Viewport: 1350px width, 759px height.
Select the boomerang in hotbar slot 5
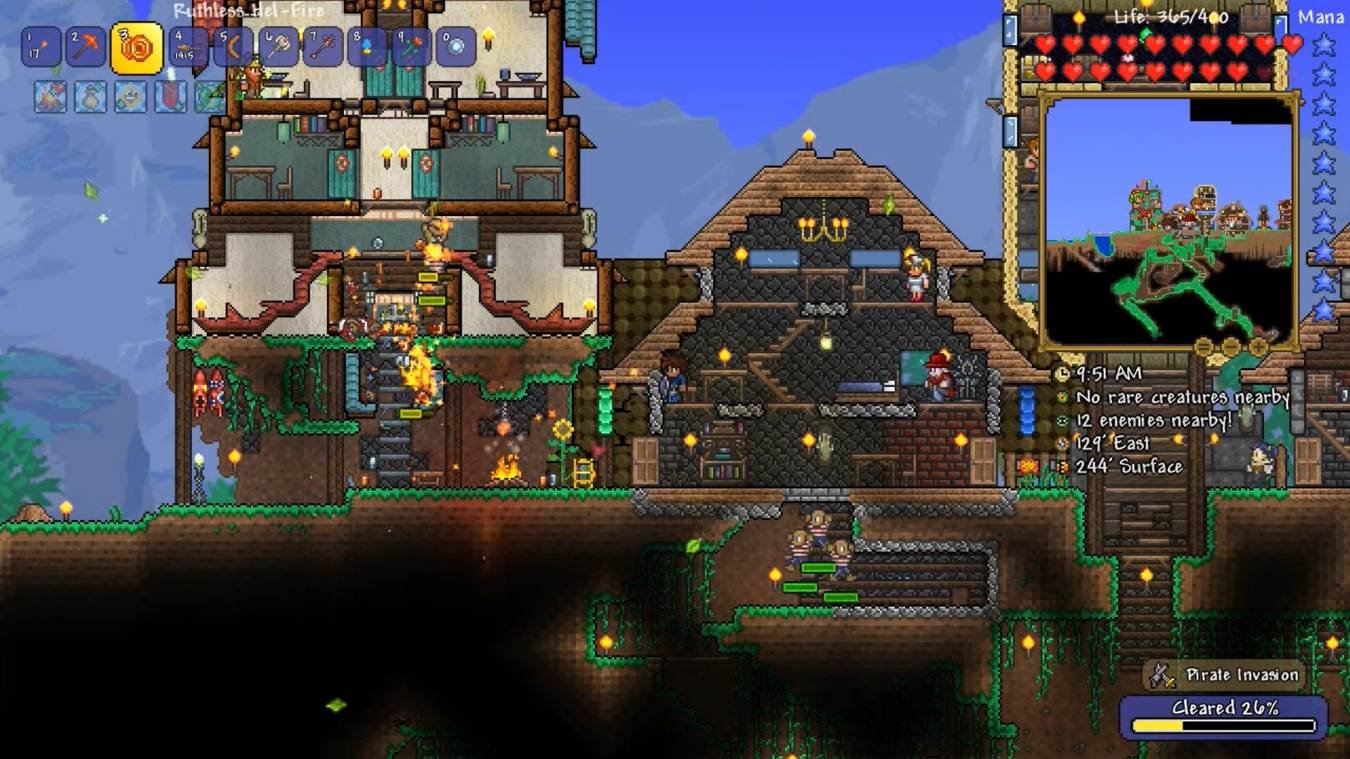pos(233,47)
